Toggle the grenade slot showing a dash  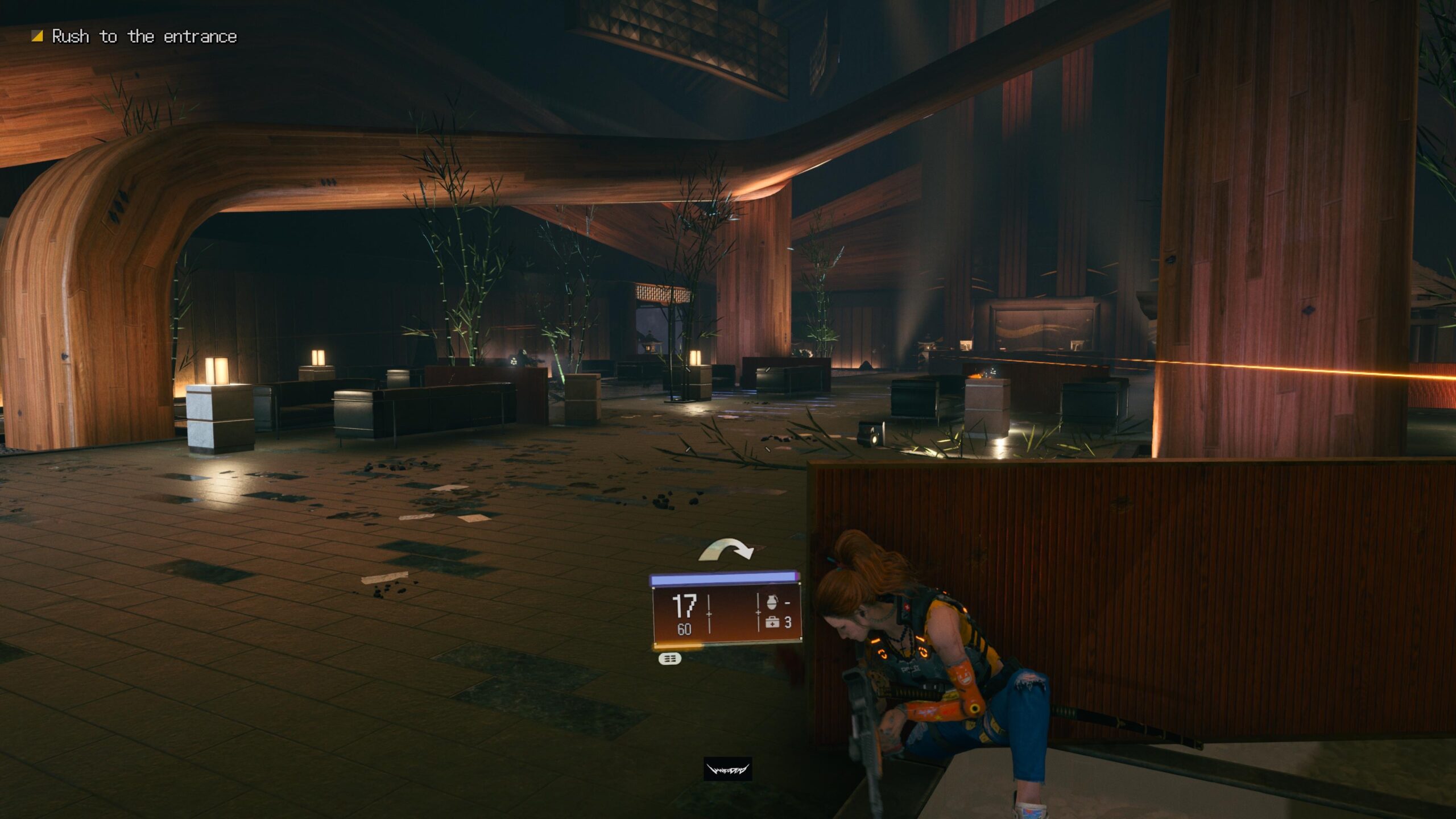(x=788, y=603)
